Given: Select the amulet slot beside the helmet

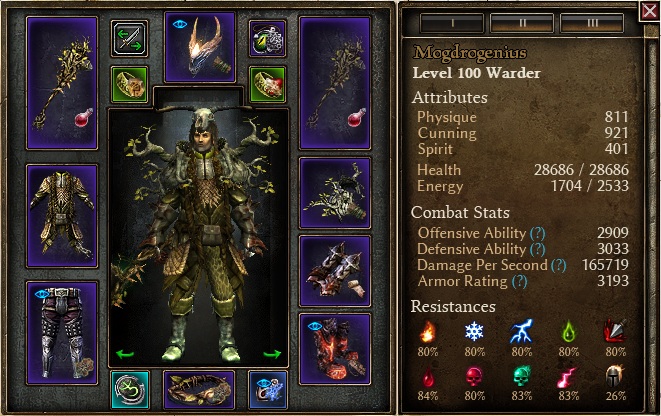Looking at the screenshot, I should tap(266, 38).
